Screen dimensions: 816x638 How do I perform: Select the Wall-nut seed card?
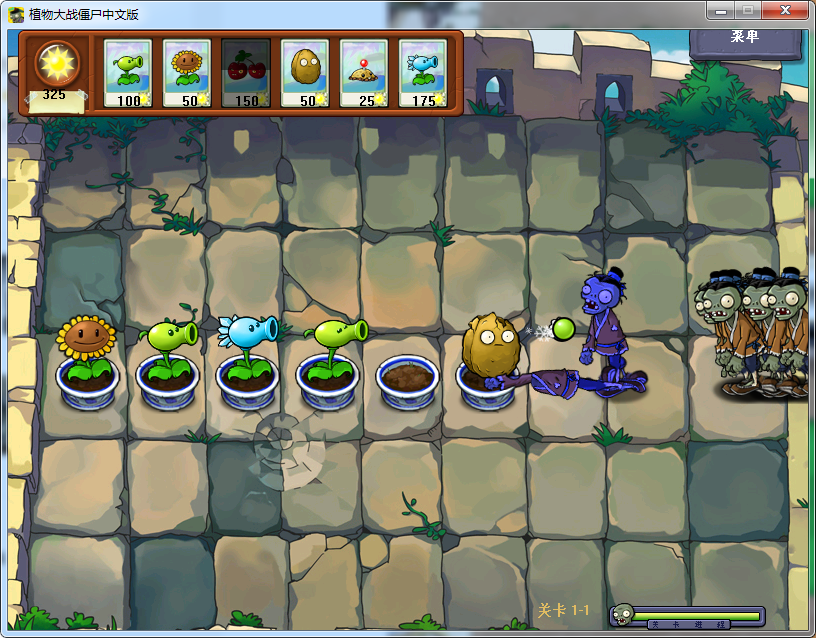[305, 73]
